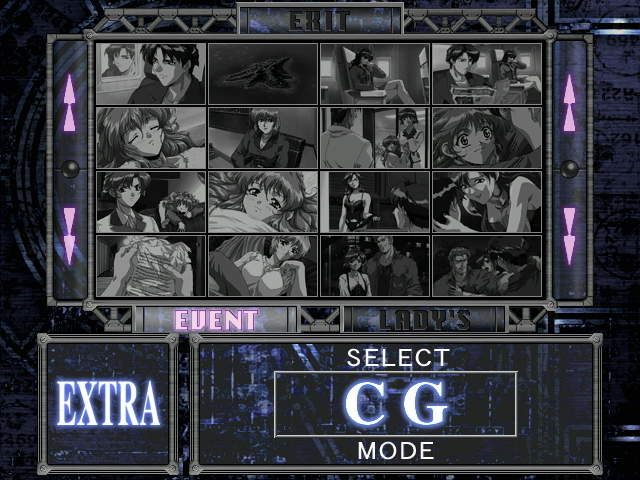Image resolution: width=640 pixels, height=480 pixels.
Task: Open the LADY'S tab
Action: (x=425, y=320)
